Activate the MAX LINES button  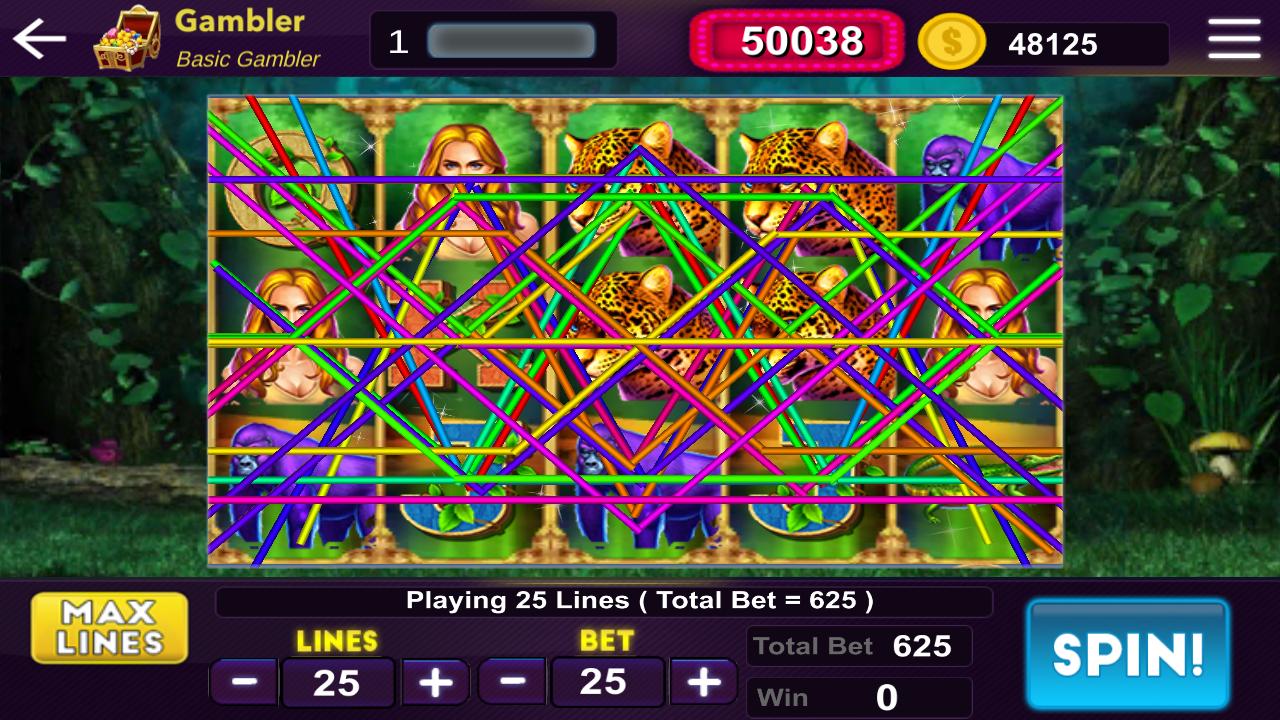point(108,626)
